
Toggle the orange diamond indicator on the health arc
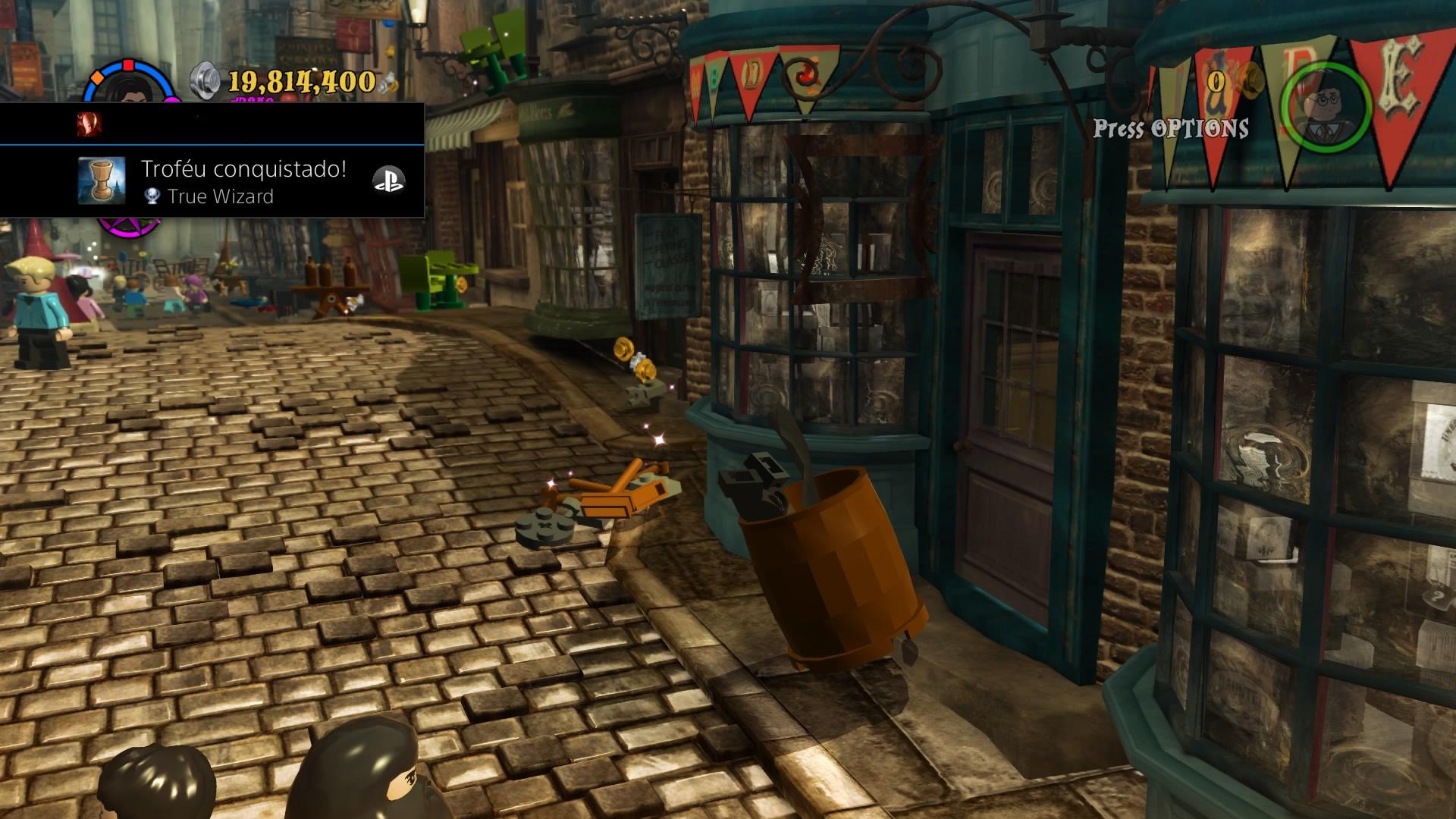tap(96, 76)
